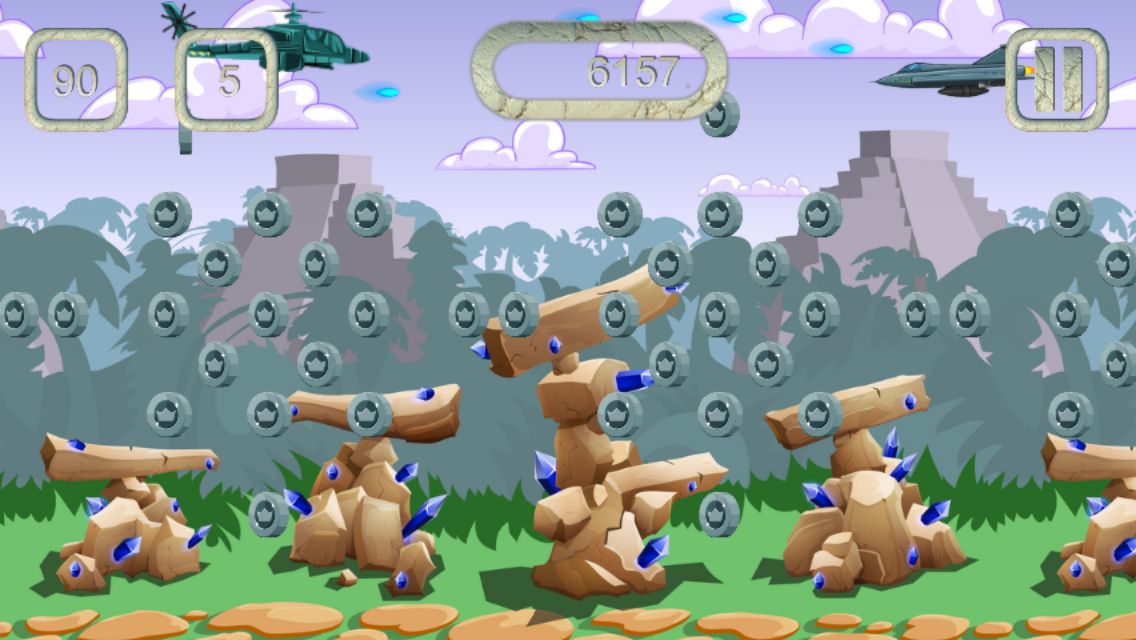The height and width of the screenshot is (640, 1136).
Task: Pause the game with the stone button
Action: [x=1057, y=79]
